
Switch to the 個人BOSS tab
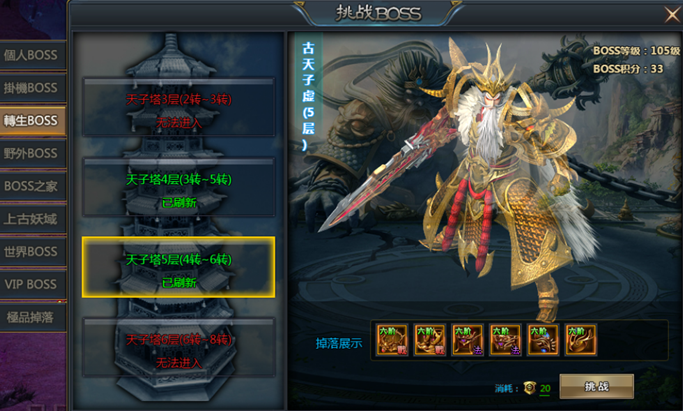31,55
